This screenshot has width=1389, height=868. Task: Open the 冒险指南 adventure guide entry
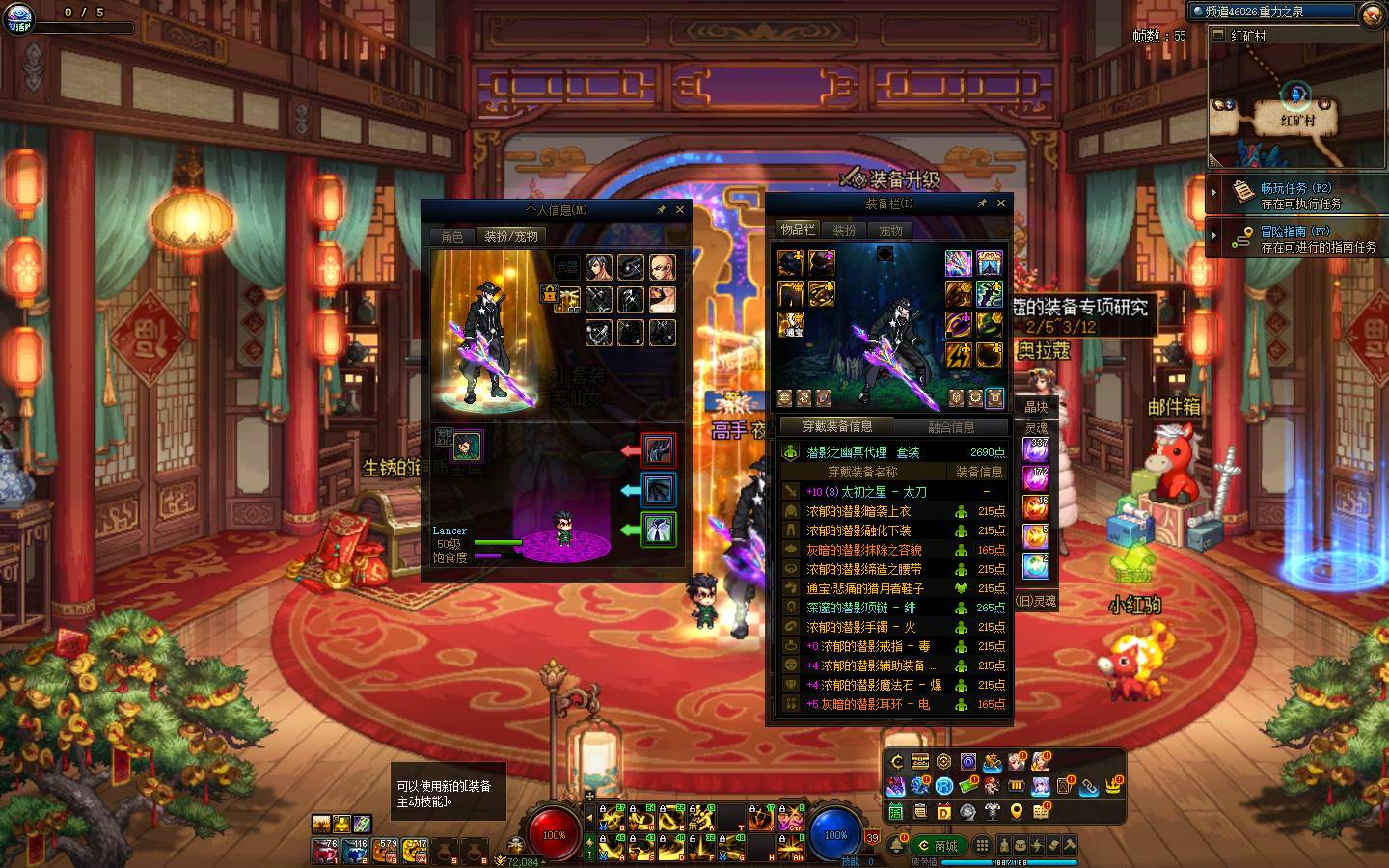click(1295, 238)
